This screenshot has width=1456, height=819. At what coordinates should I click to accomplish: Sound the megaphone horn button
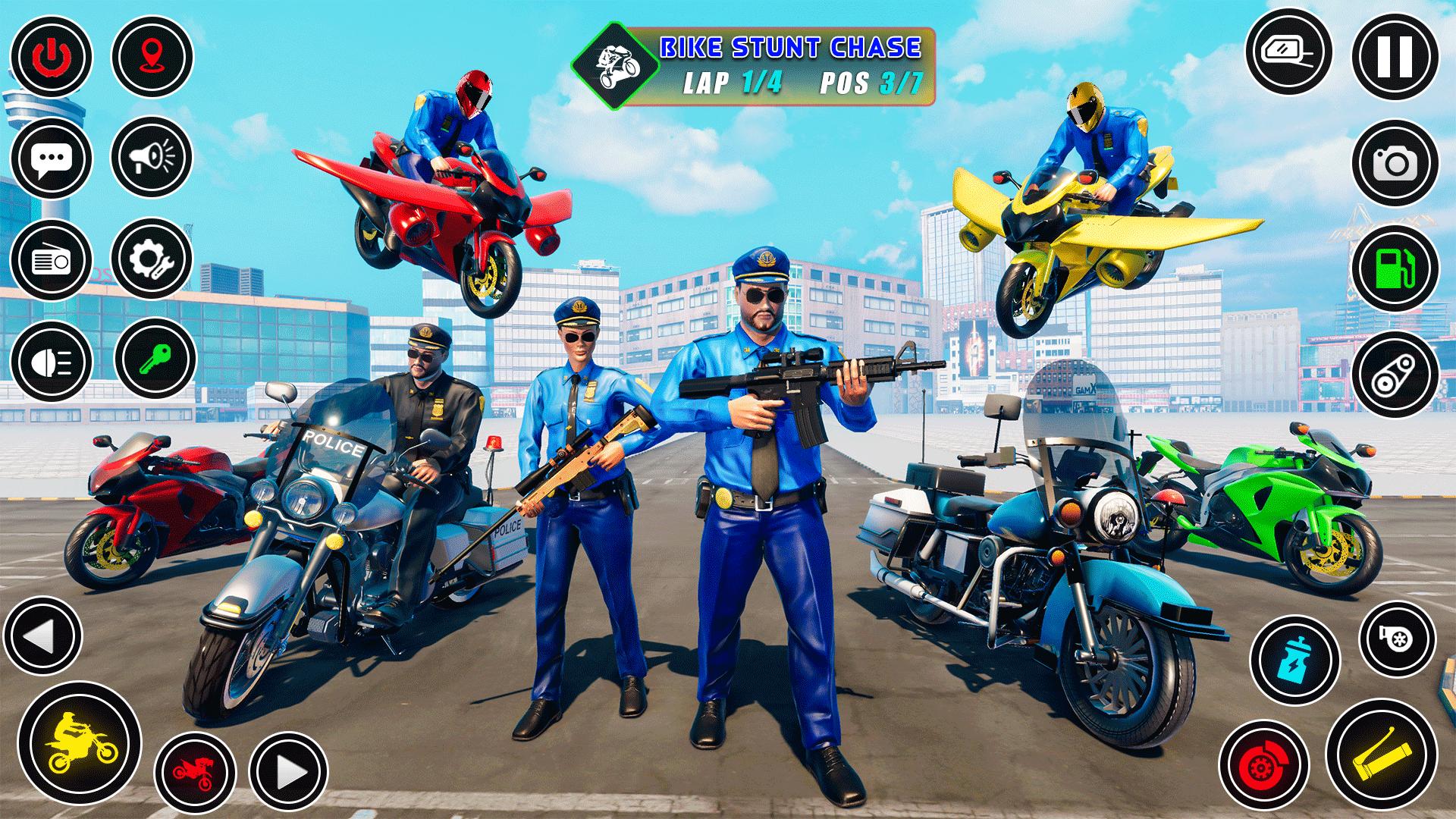[152, 157]
